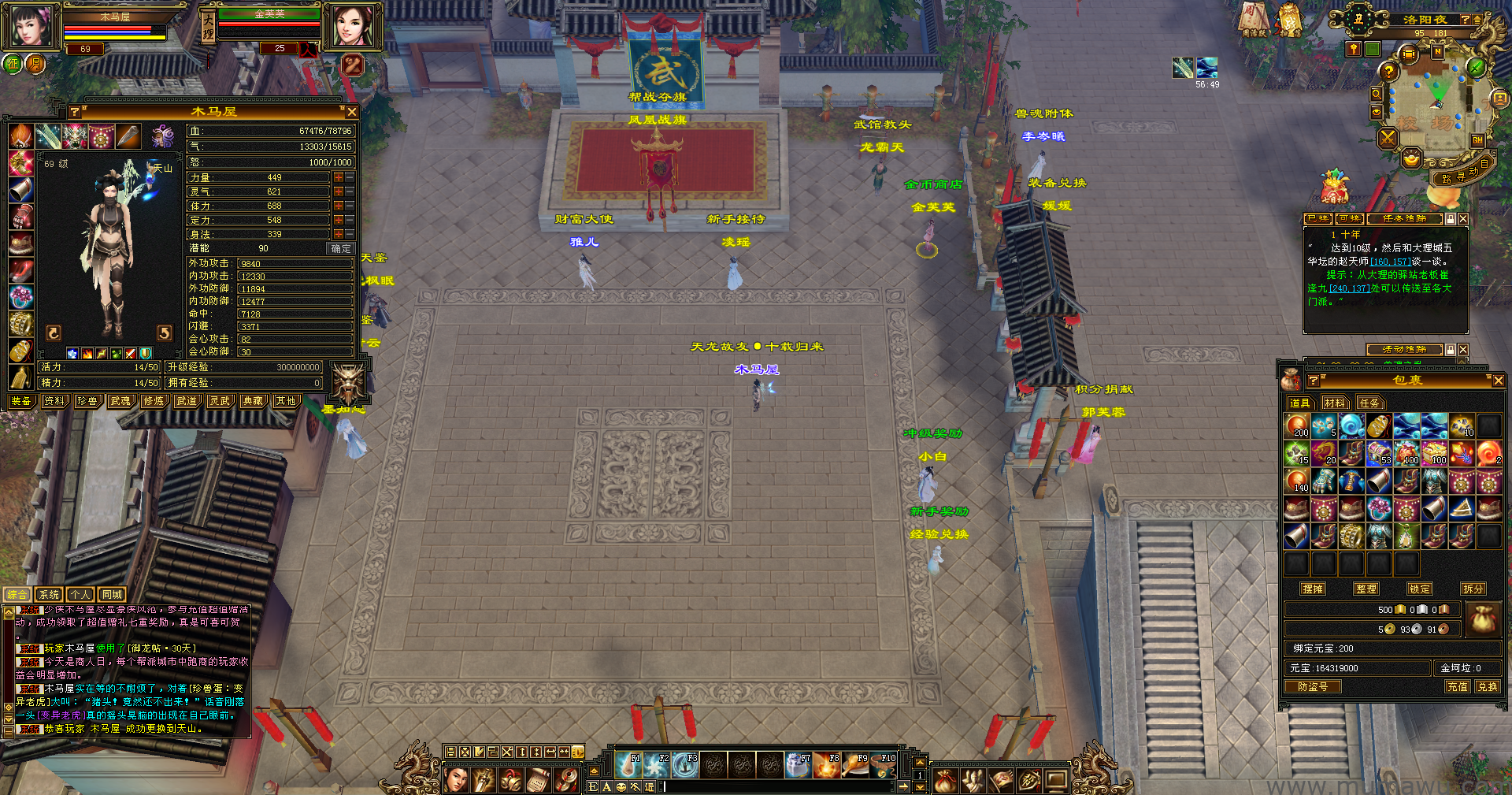Switch to the 材料 bag tab
1512x795 pixels.
tap(1334, 403)
